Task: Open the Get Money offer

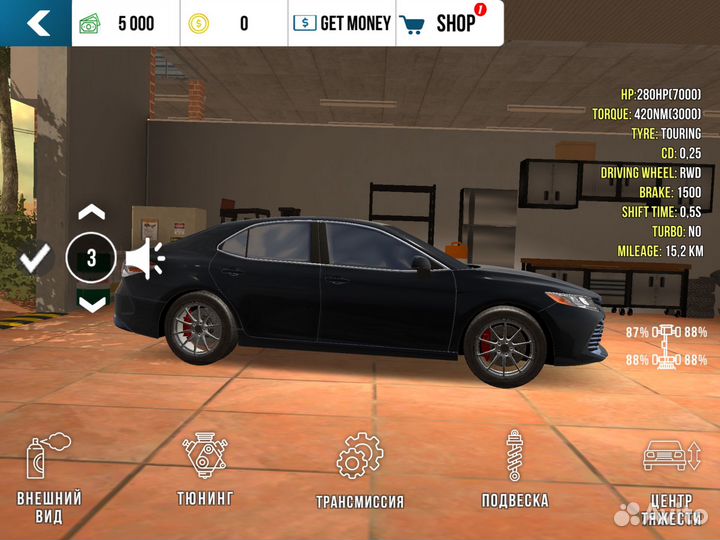Action: 342,23
